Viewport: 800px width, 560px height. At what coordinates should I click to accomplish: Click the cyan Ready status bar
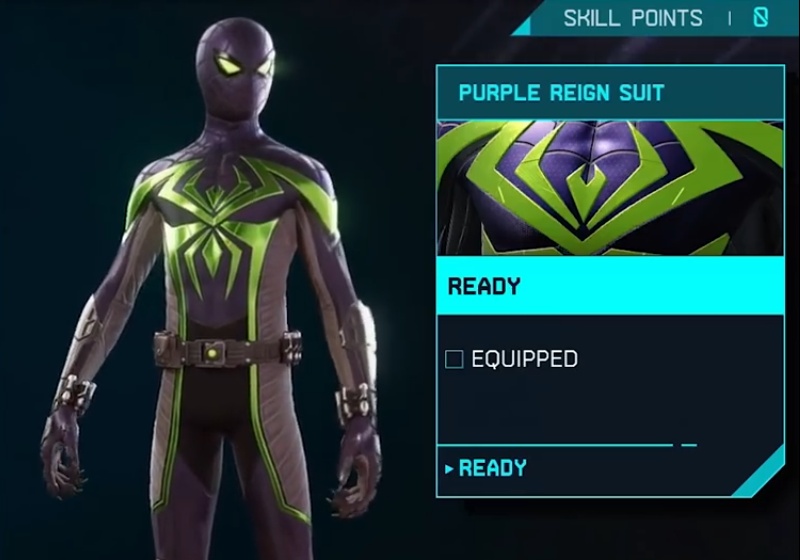pyautogui.click(x=610, y=287)
